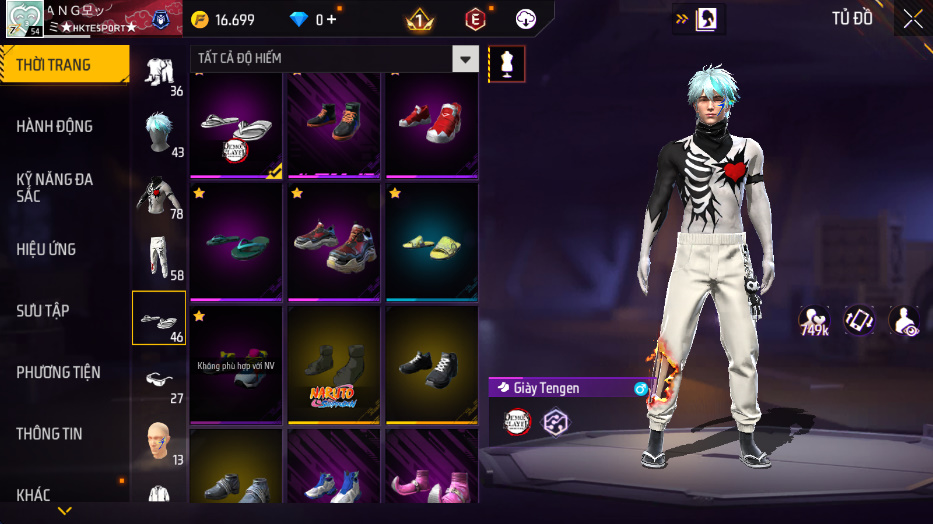The height and width of the screenshot is (524, 933).
Task: Close the vault with the X button
Action: pyautogui.click(x=913, y=18)
